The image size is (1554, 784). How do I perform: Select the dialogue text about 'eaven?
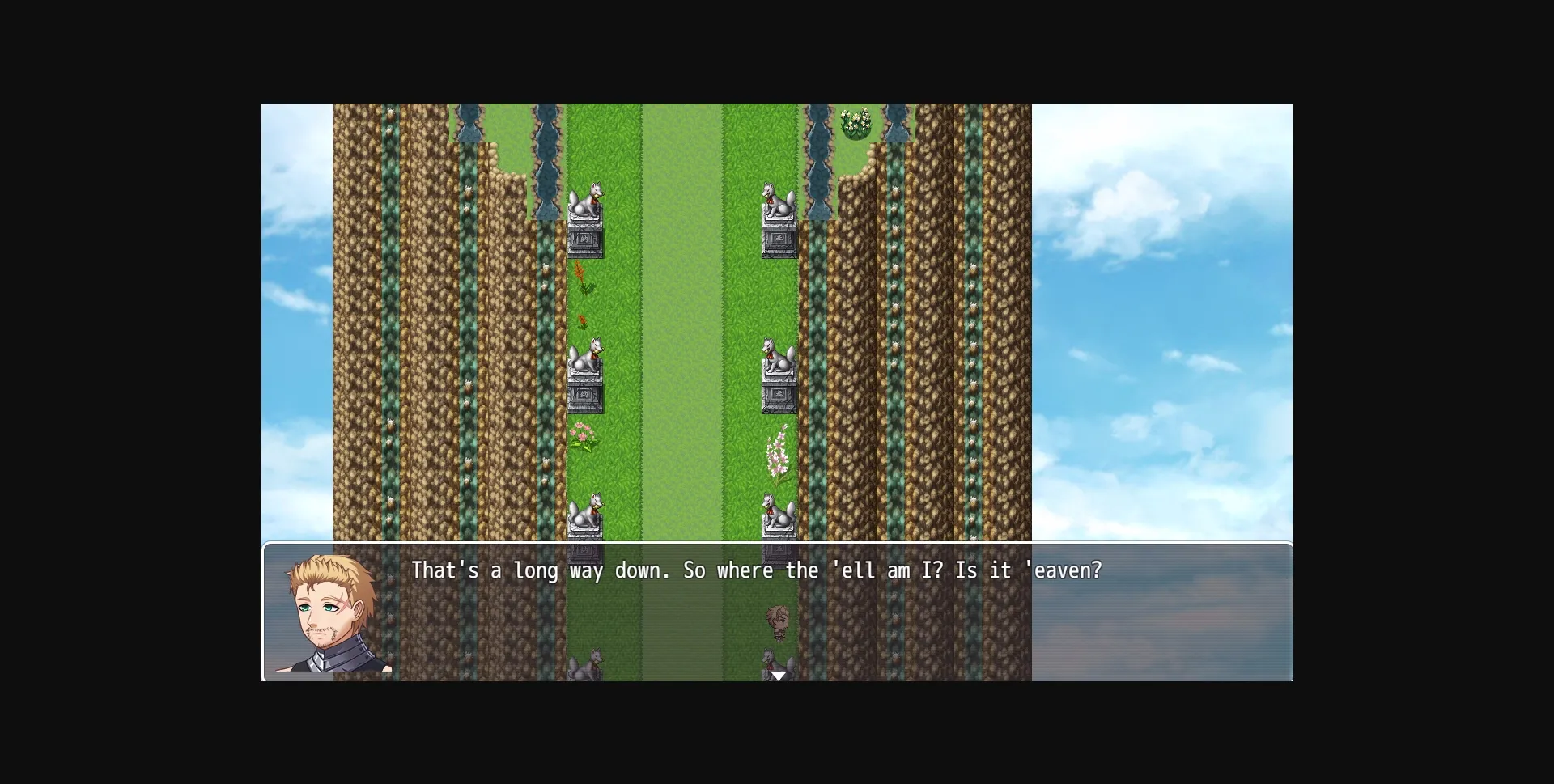[755, 570]
